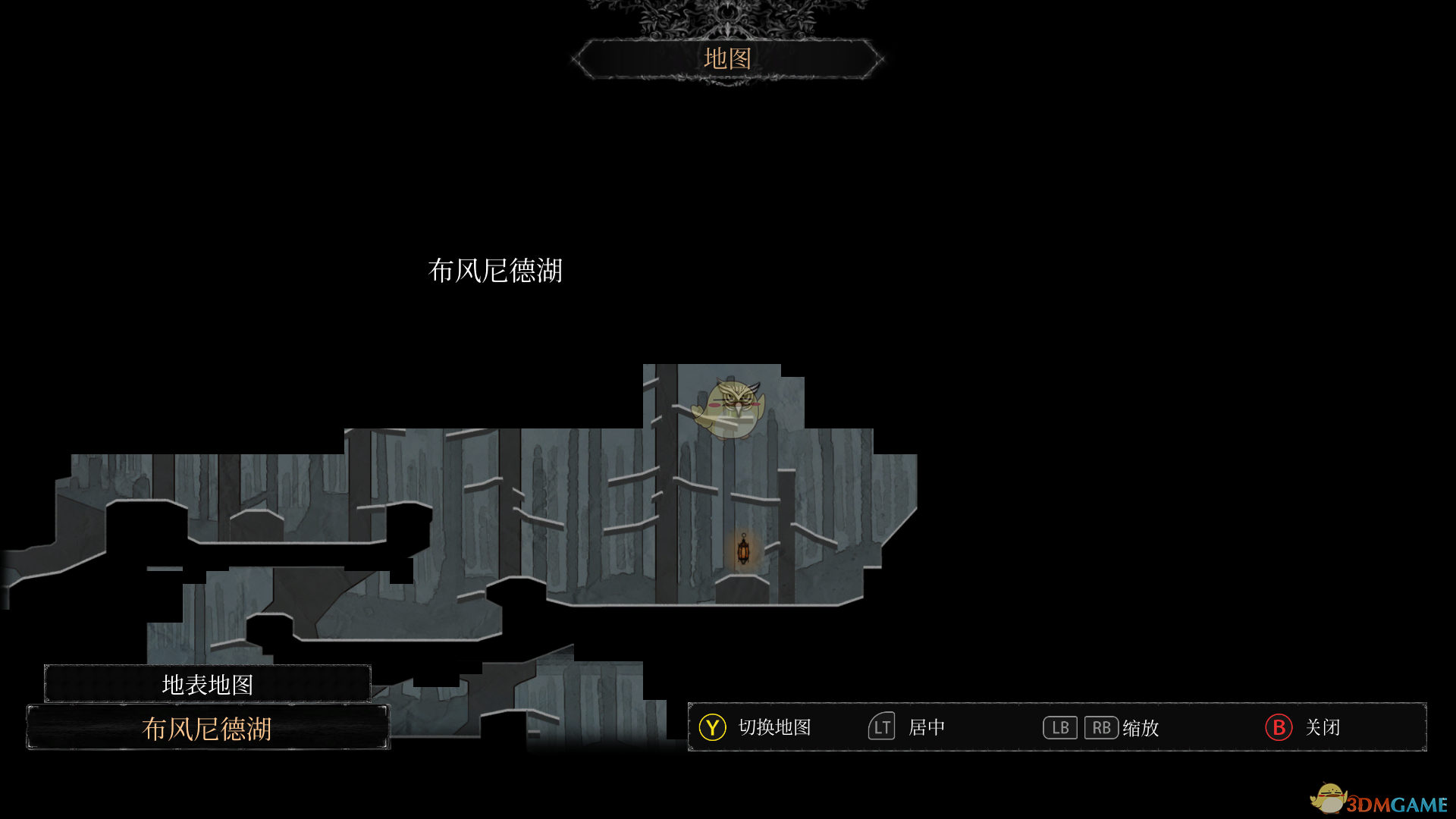This screenshot has width=1456, height=819.
Task: Toggle to 地表地图 surface map view
Action: tap(208, 683)
